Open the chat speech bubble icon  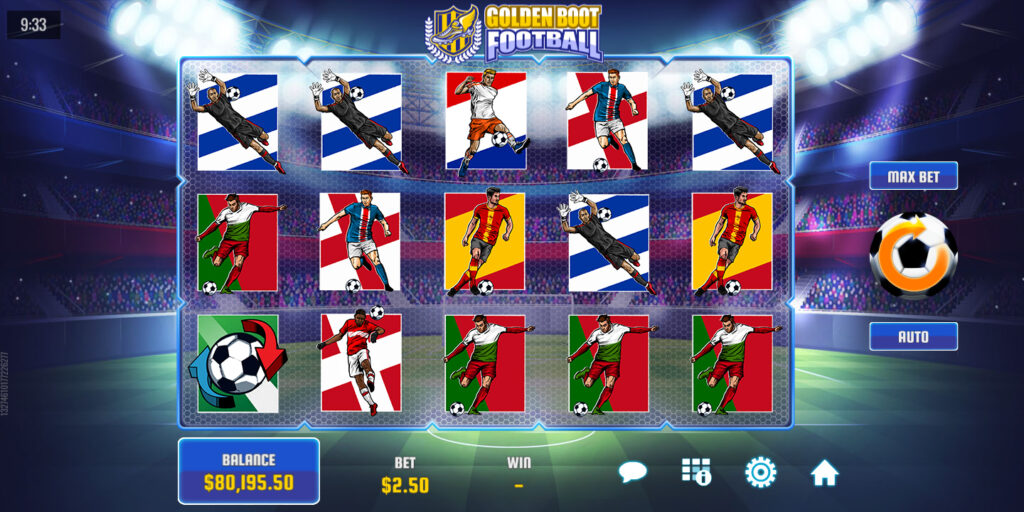pyautogui.click(x=633, y=472)
